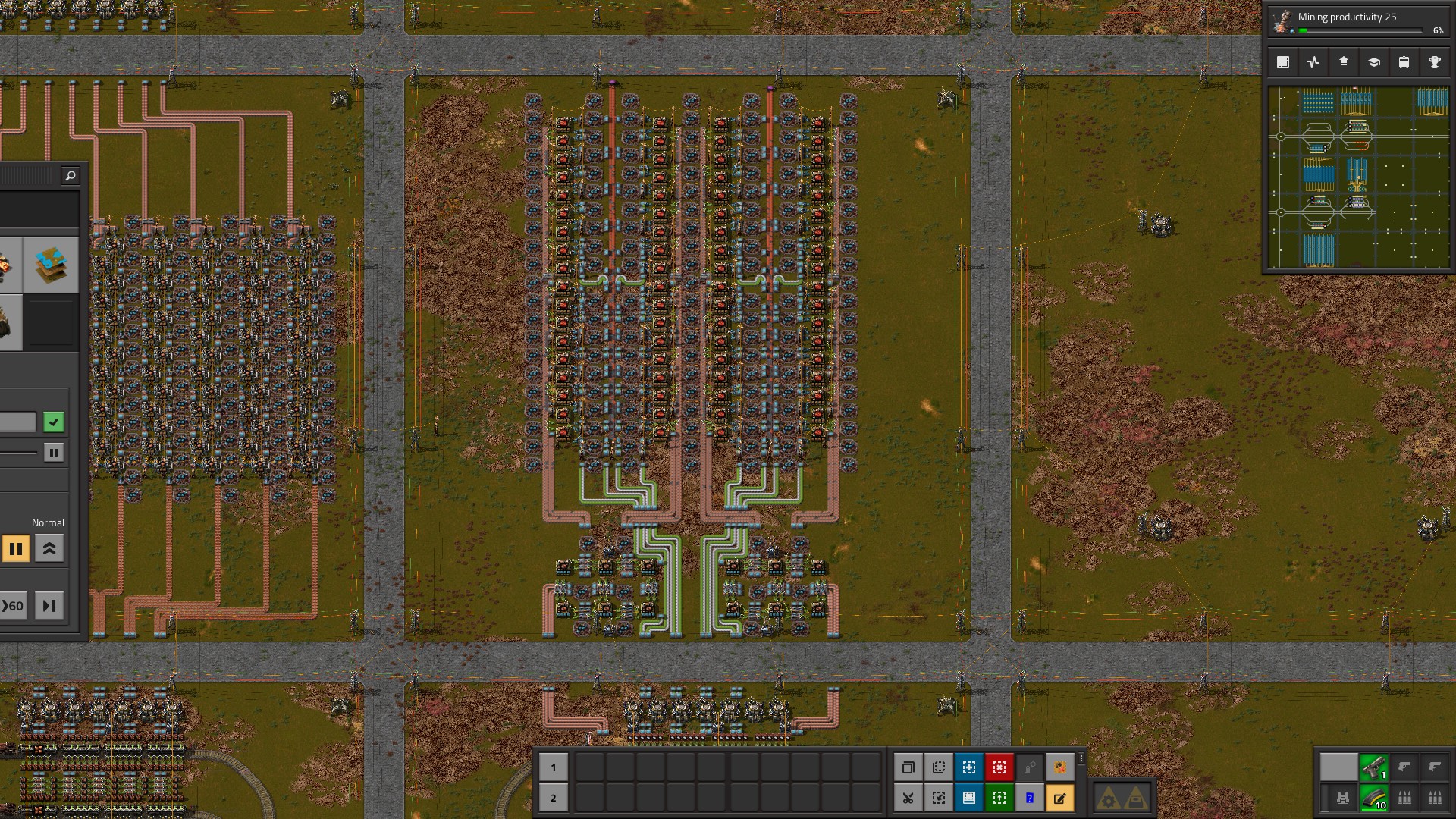
Task: Open quickbar page selector for row 1
Action: point(554,767)
